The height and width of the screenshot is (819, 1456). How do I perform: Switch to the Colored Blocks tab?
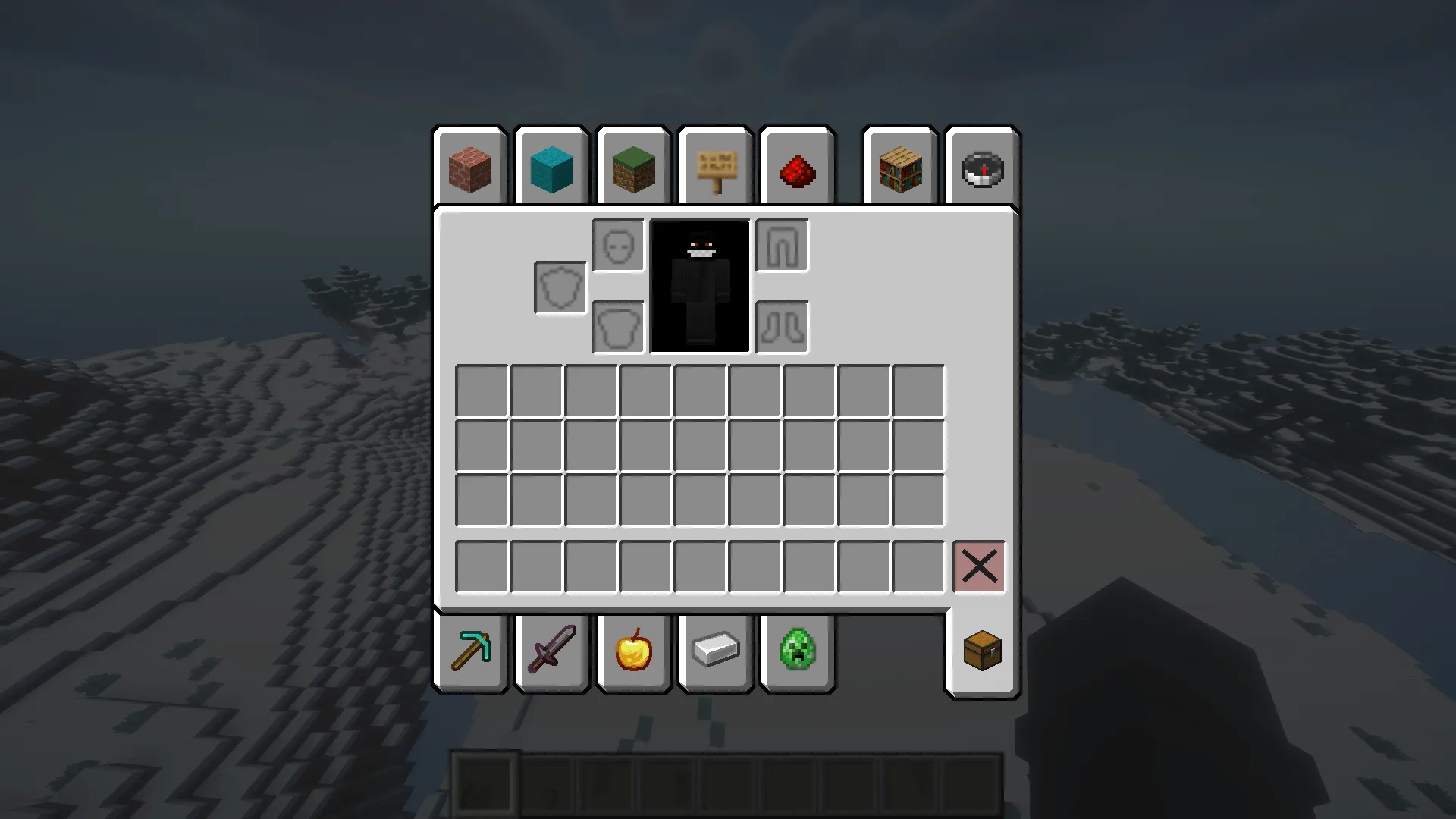[551, 168]
